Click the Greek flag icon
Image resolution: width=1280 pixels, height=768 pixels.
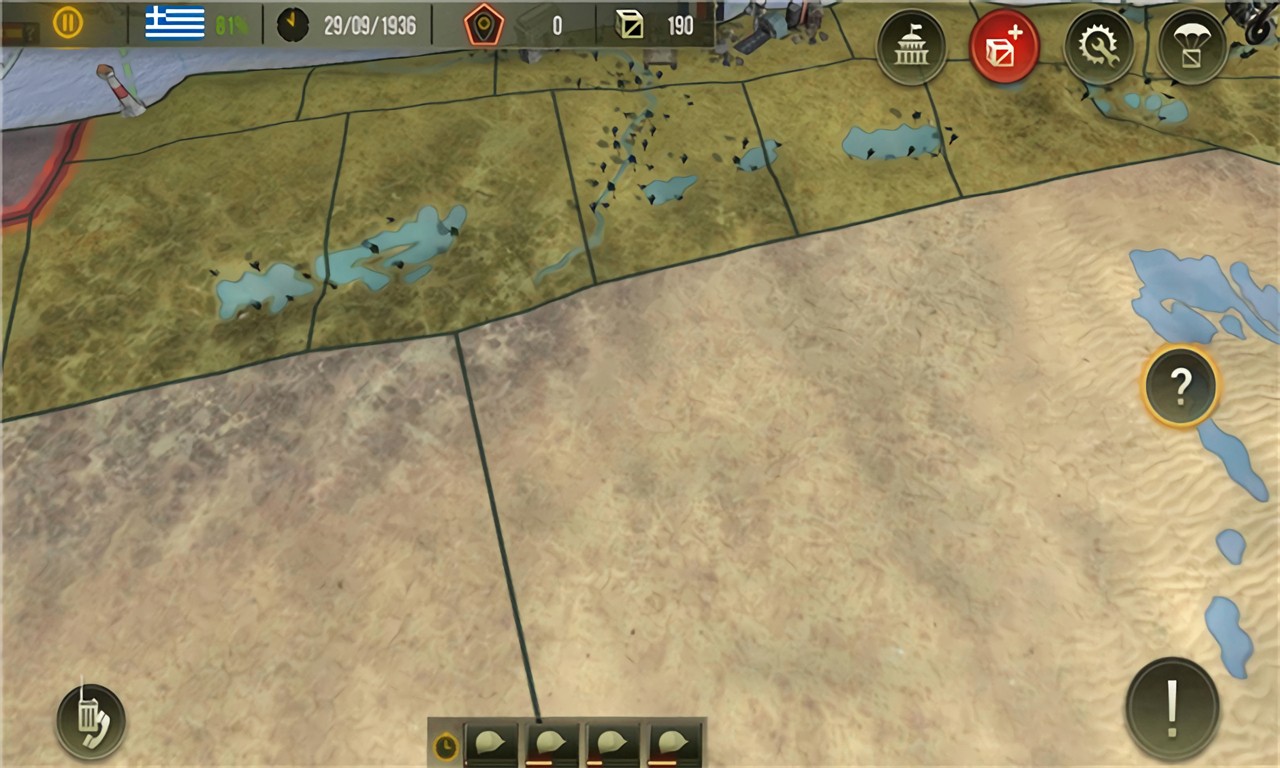click(175, 22)
